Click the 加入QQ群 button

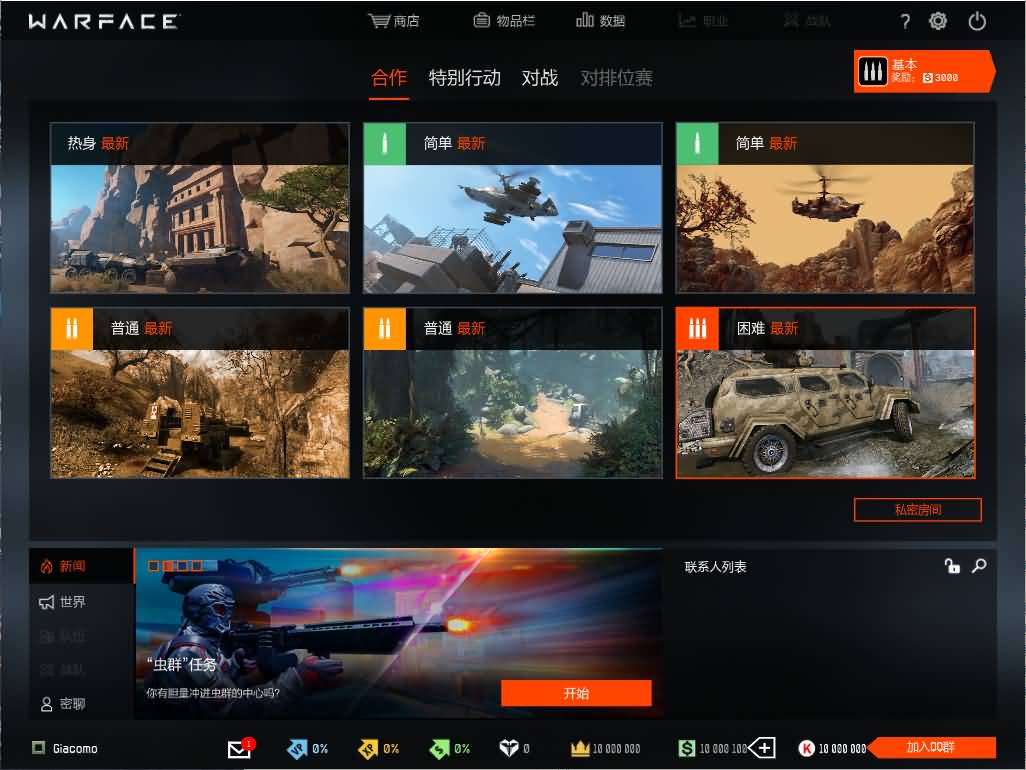click(930, 748)
